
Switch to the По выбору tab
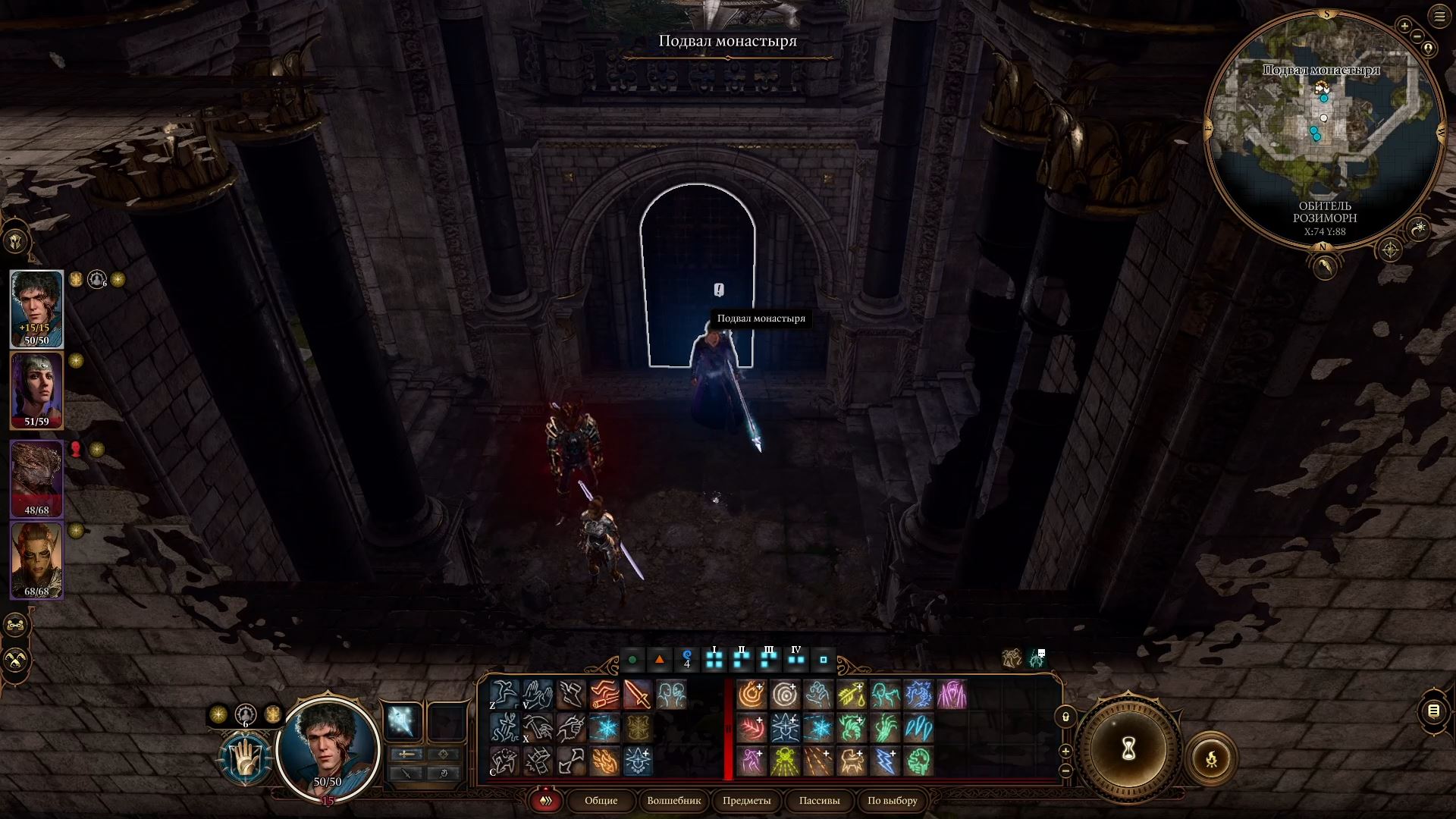[x=892, y=800]
